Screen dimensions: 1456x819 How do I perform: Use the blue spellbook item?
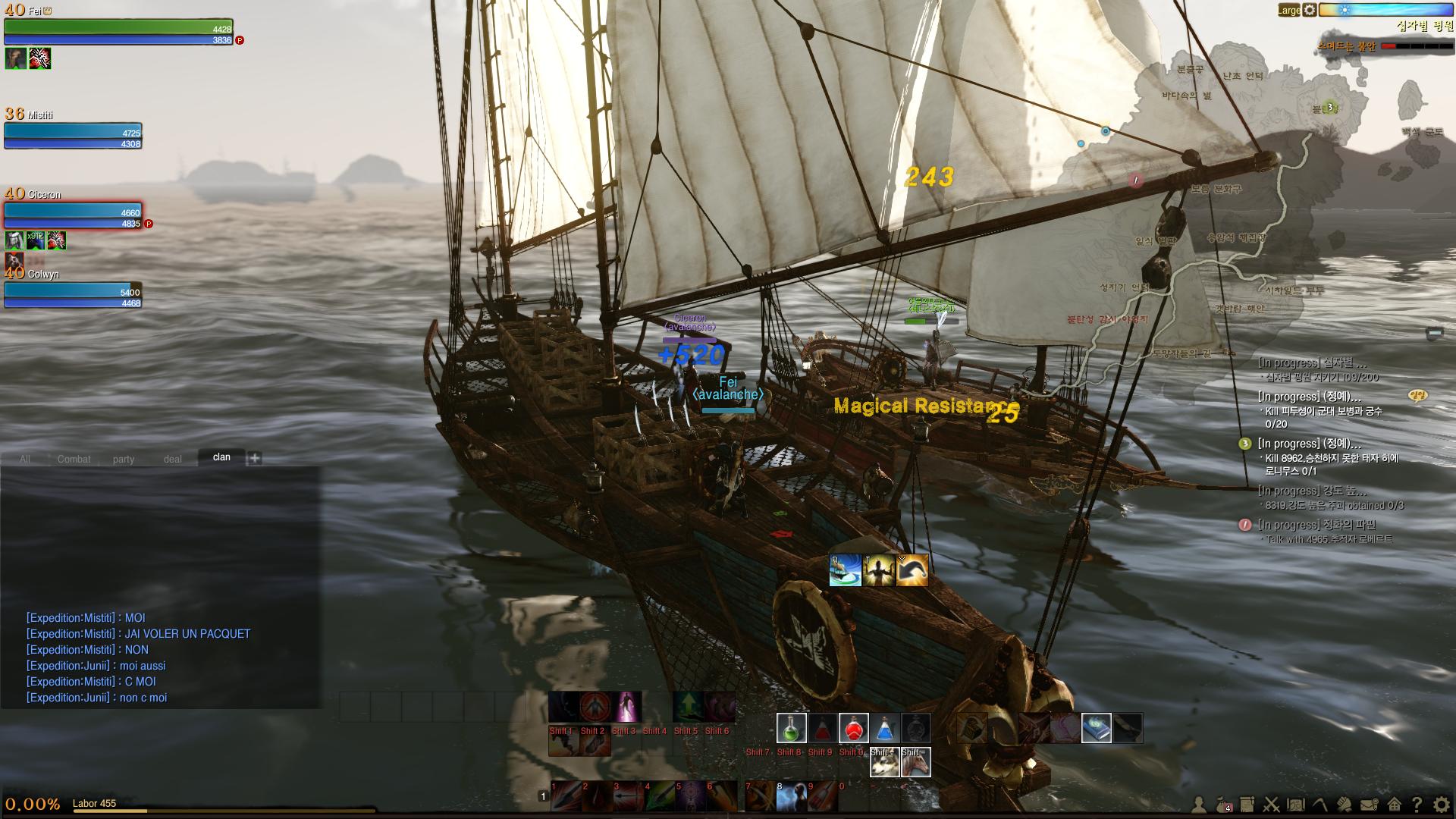click(1096, 728)
